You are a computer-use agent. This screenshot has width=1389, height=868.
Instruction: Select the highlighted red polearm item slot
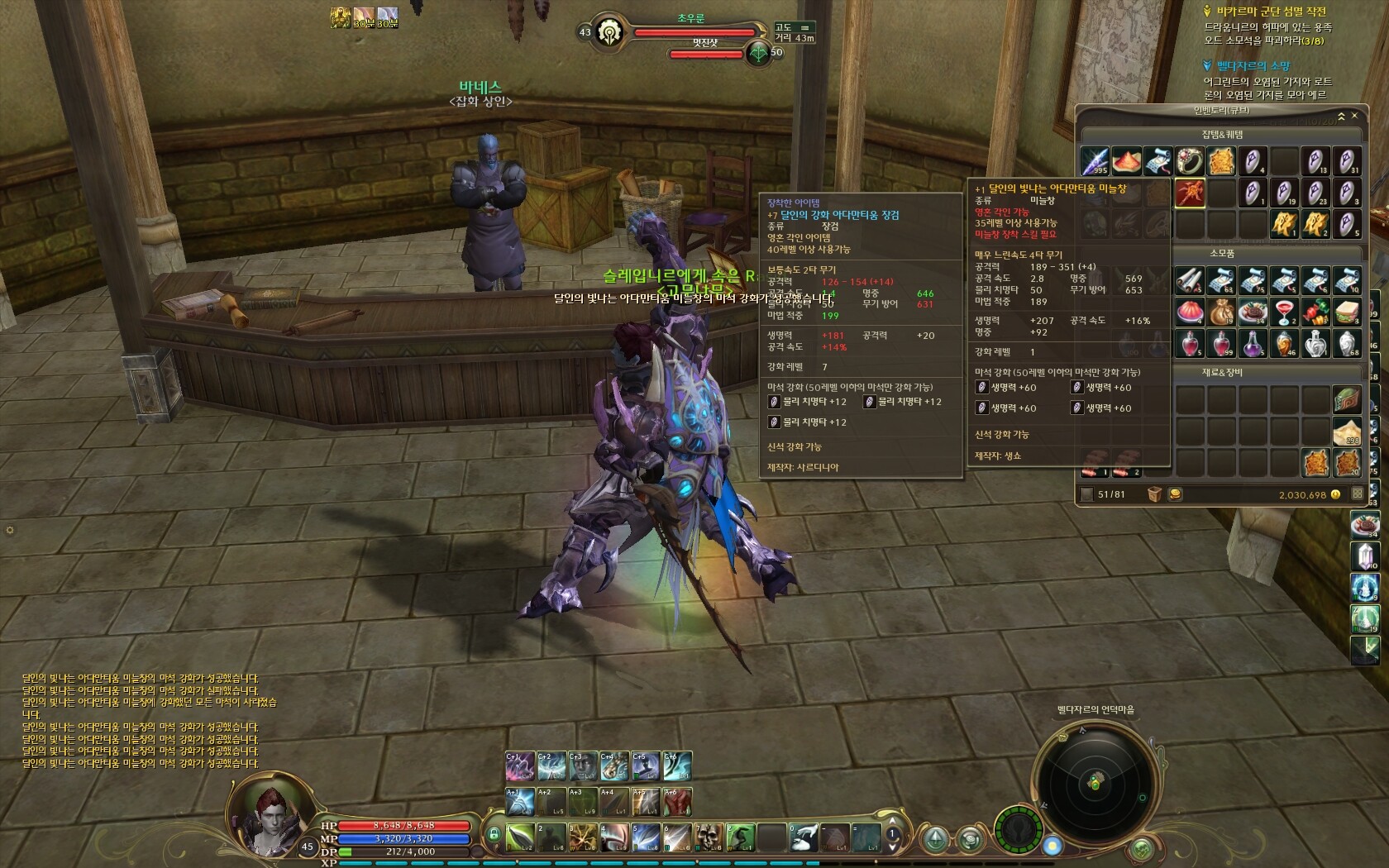point(1190,193)
